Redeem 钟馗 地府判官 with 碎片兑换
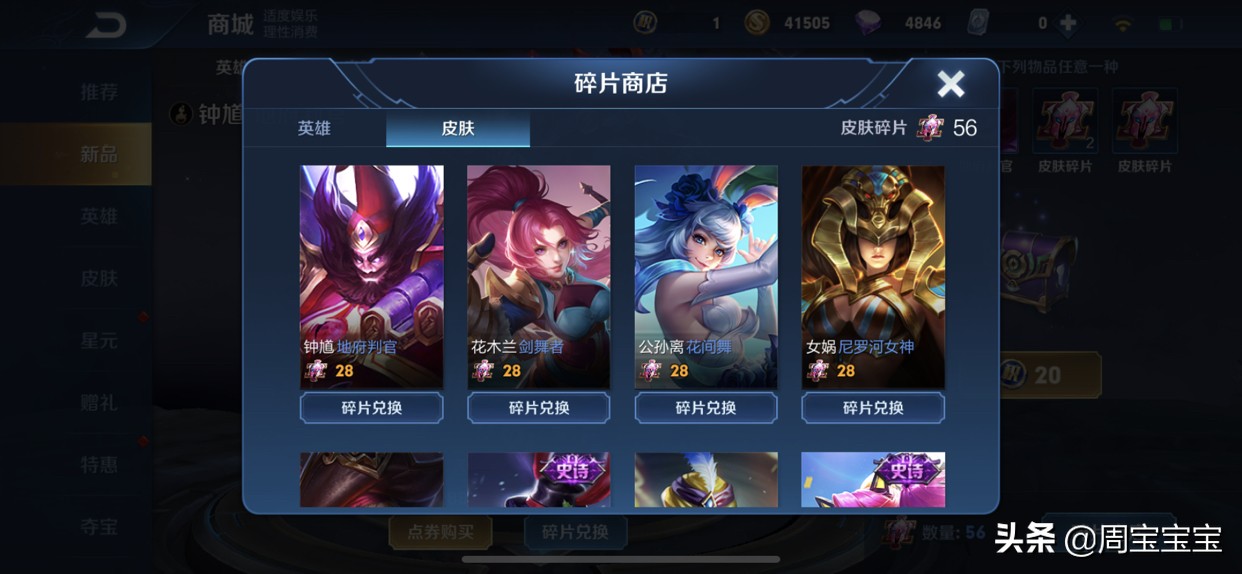The image size is (1242, 574). [371, 408]
